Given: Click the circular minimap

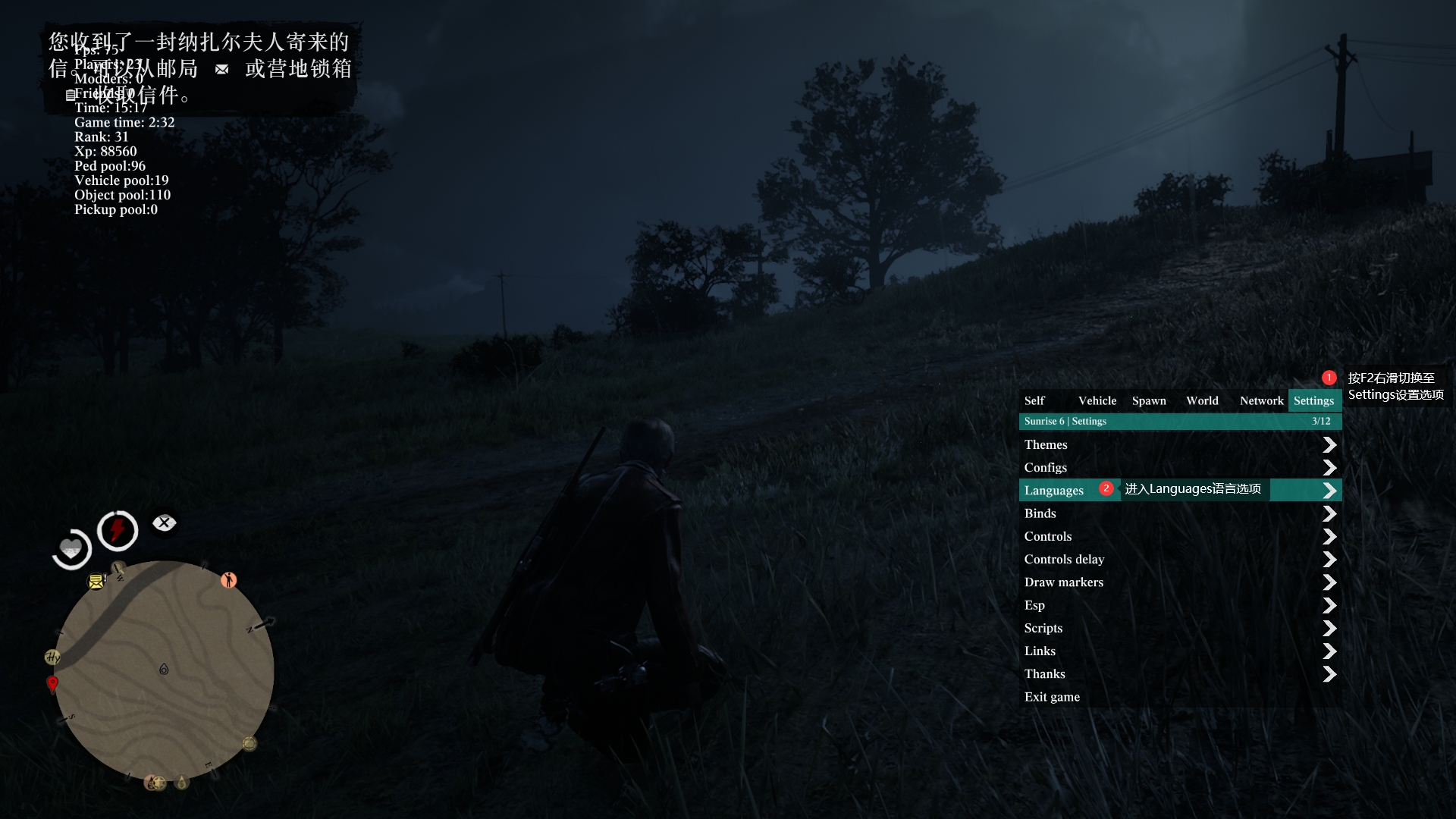Looking at the screenshot, I should pyautogui.click(x=164, y=671).
